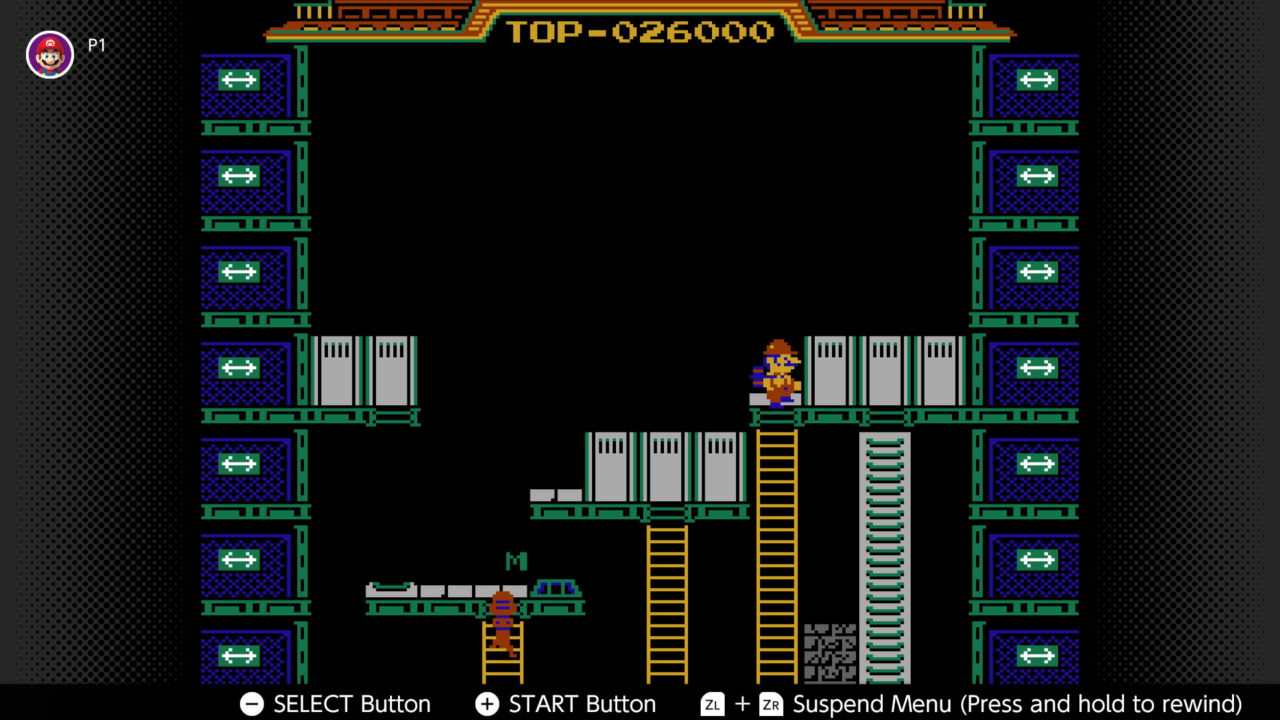Click the plus START button icon
Image resolution: width=1280 pixels, height=720 pixels.
click(487, 704)
